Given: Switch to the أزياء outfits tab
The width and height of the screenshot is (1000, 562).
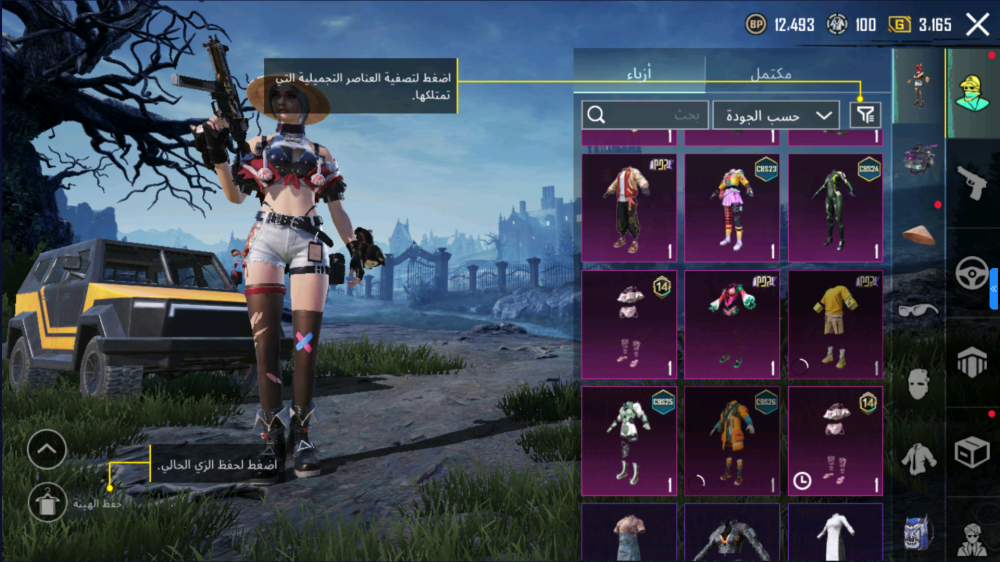Looking at the screenshot, I should [x=639, y=73].
